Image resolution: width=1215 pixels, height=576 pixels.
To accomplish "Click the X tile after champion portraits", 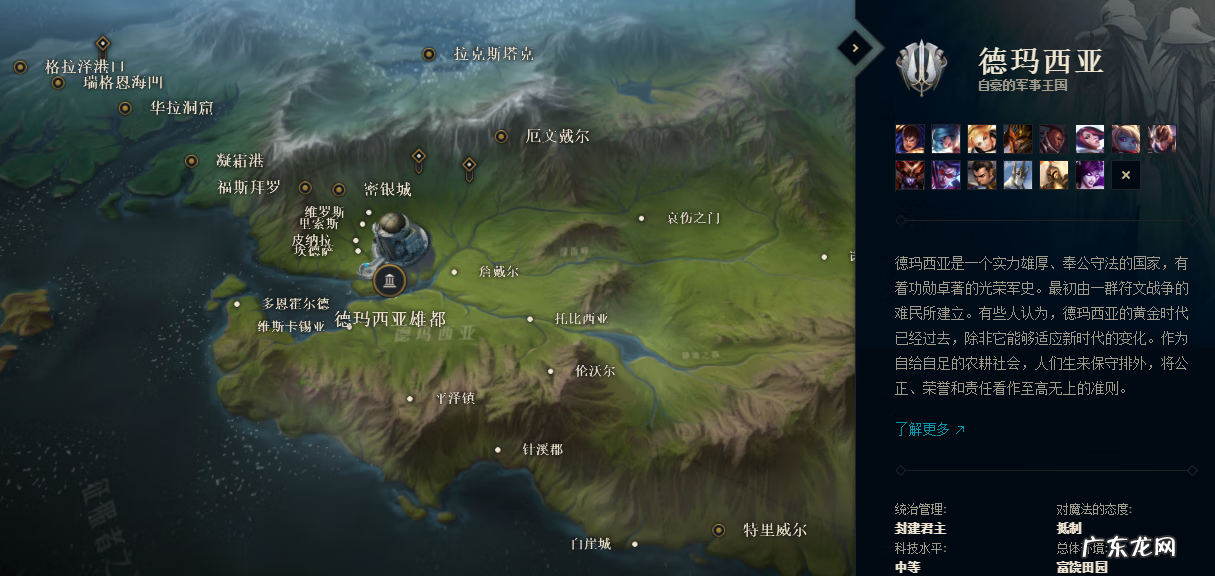I will [1126, 175].
